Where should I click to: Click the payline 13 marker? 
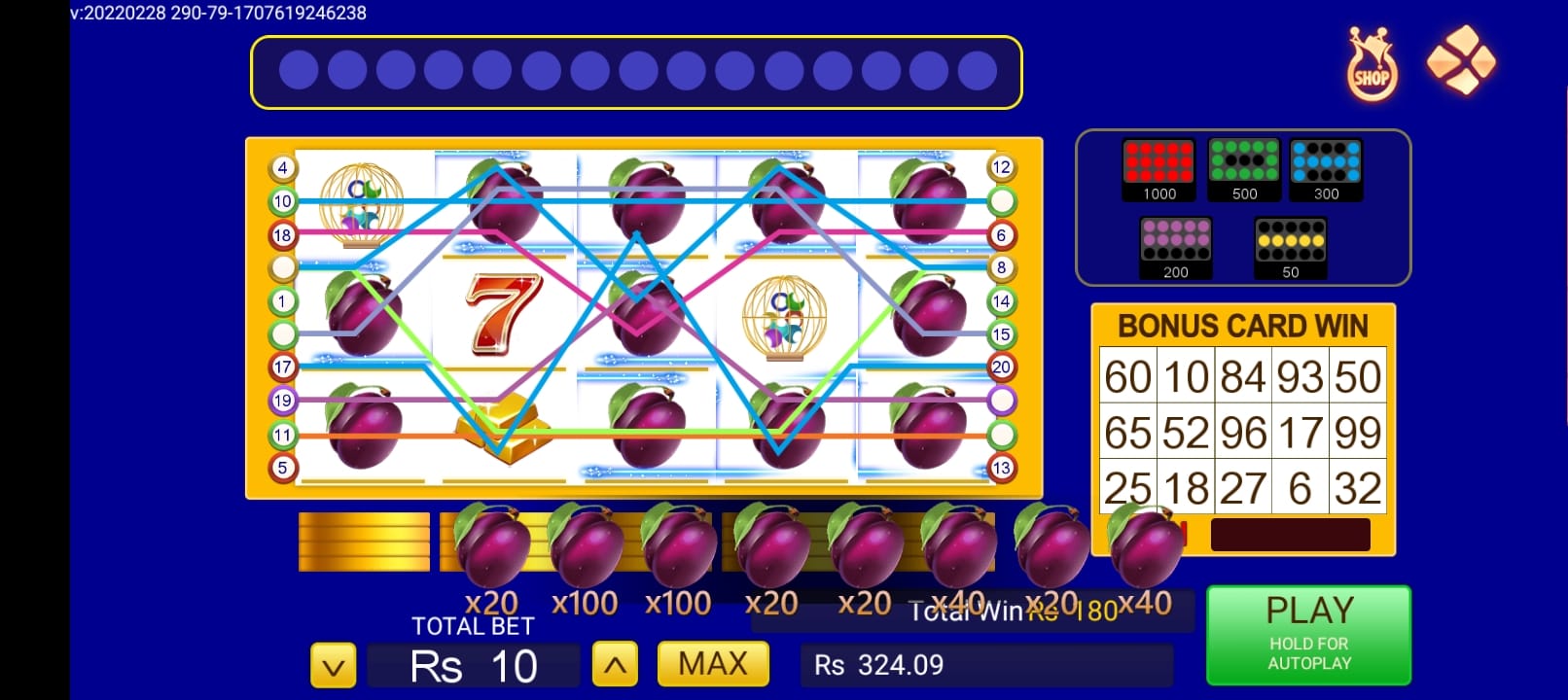pyautogui.click(x=1001, y=468)
